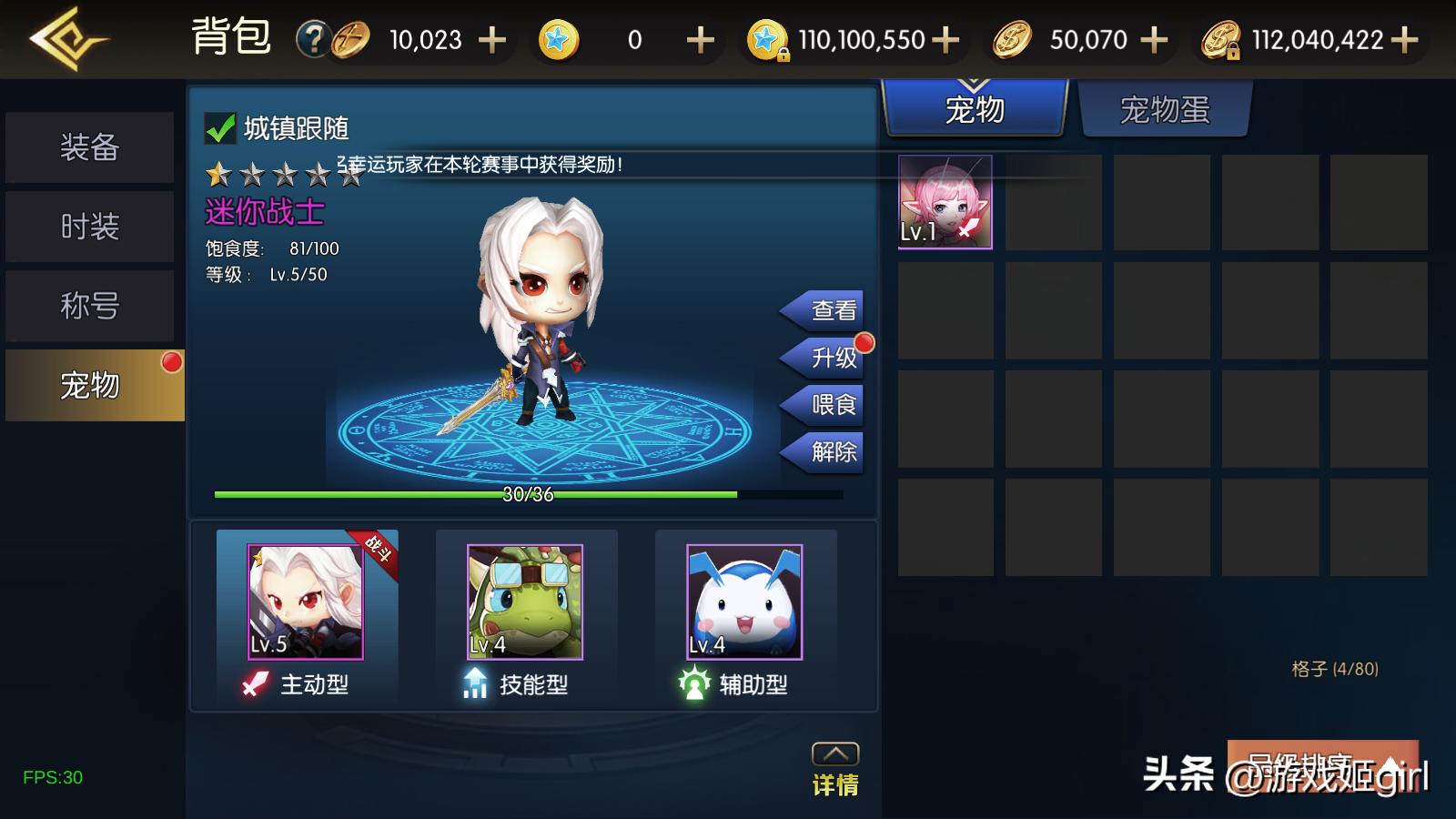Viewport: 1456px width, 819px height.
Task: Open the 宠物 pet section in sidebar
Action: (x=91, y=385)
